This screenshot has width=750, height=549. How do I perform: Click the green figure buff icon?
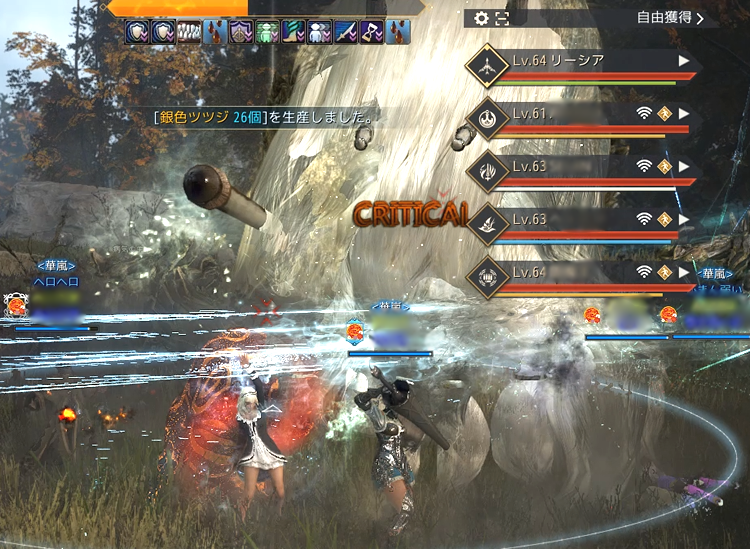pos(267,32)
